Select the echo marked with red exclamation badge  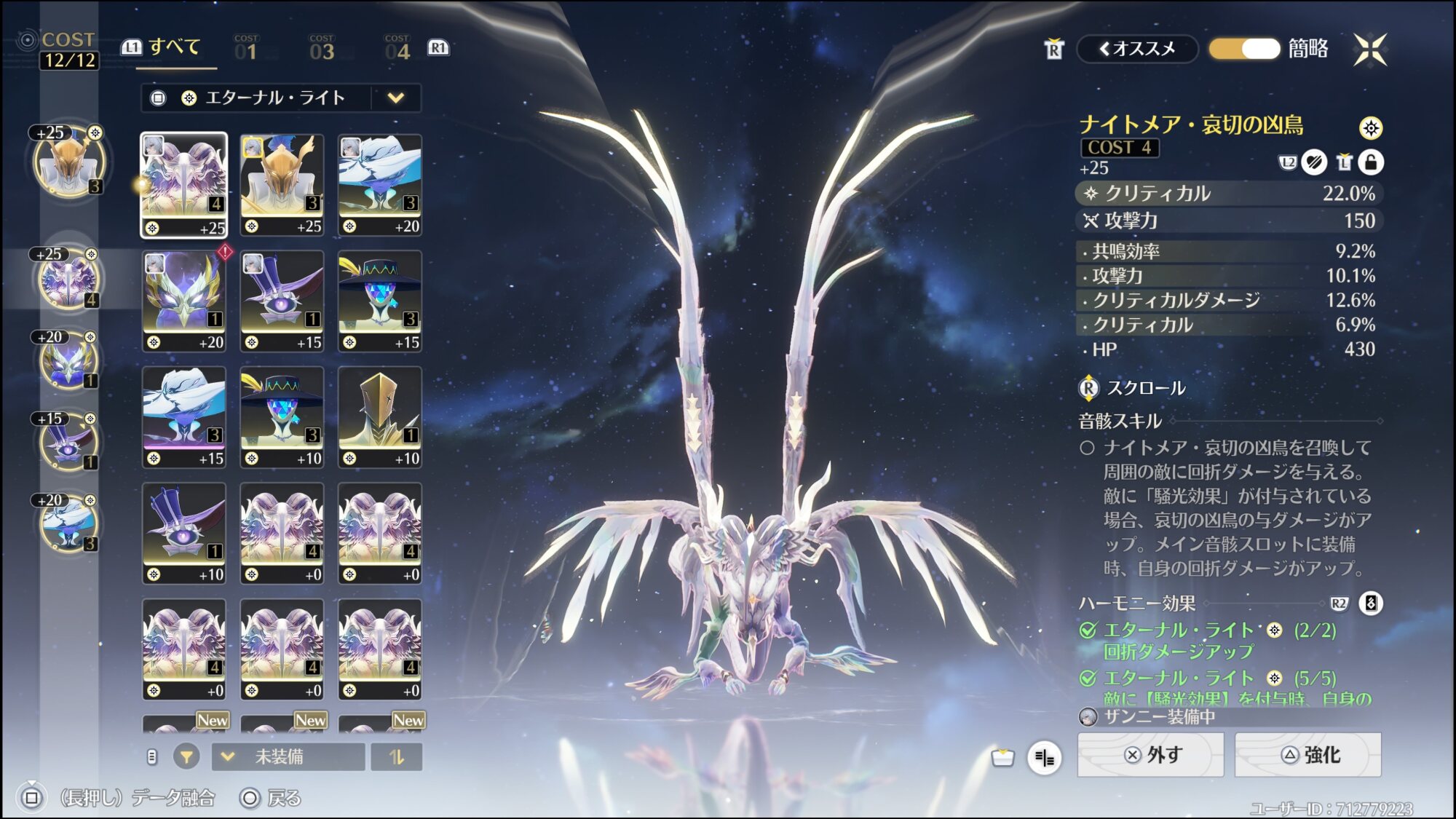point(184,301)
